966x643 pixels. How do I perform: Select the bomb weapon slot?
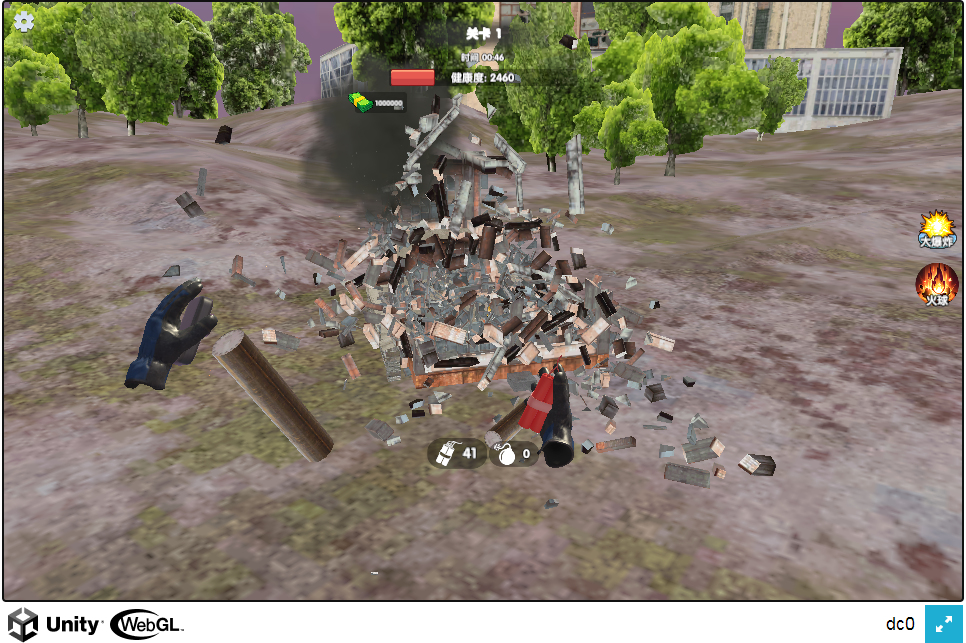point(514,454)
